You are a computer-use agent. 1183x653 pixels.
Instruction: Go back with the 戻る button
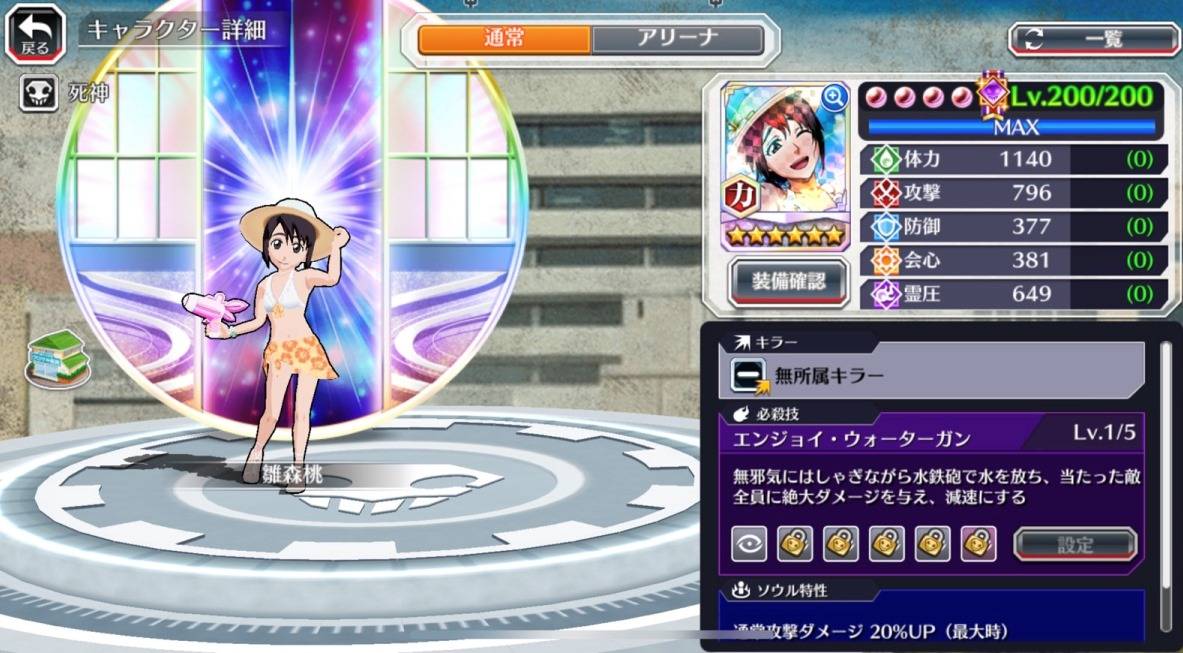coord(36,32)
